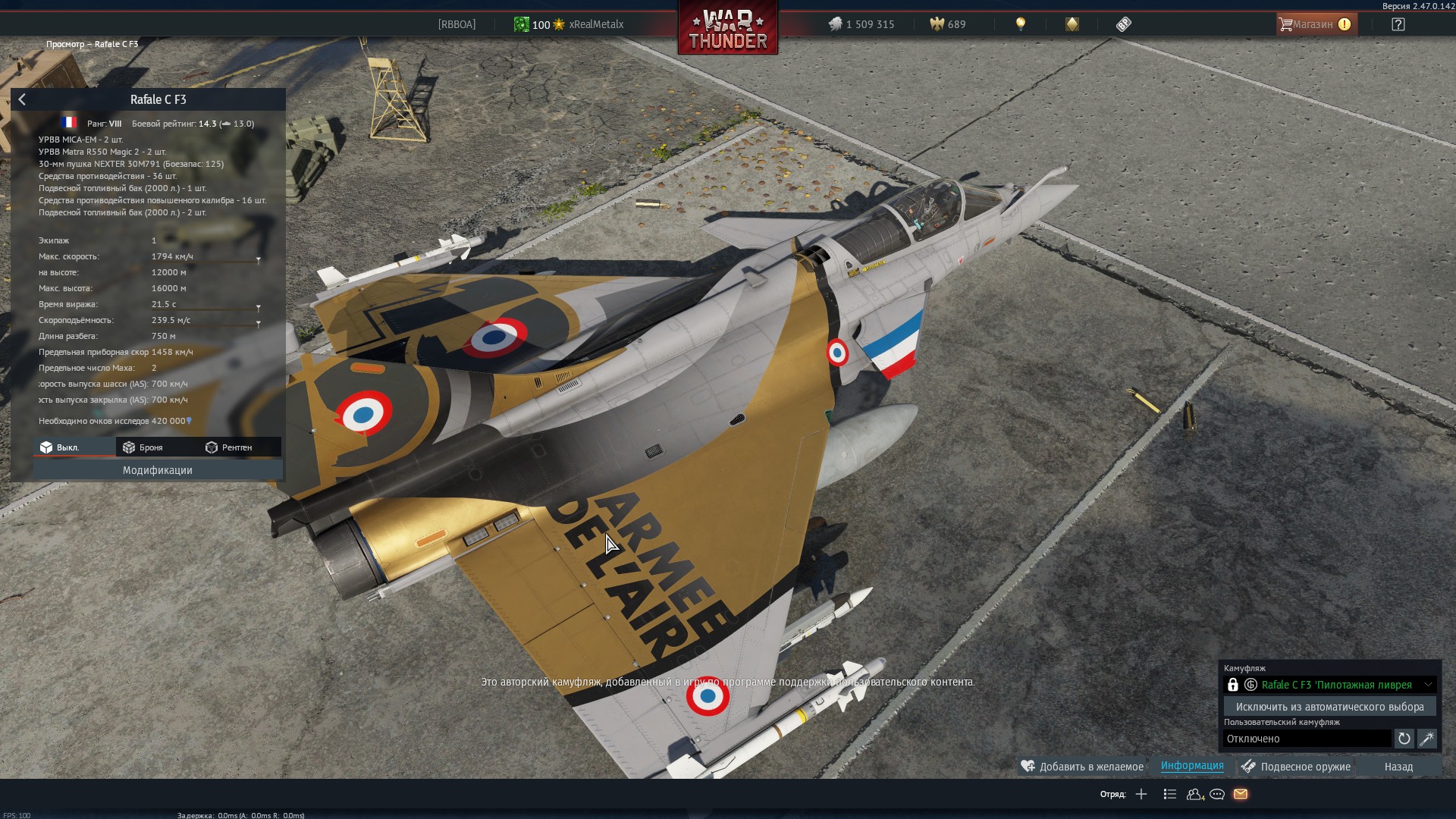Click the magic wand user skin button
This screenshot has height=819, width=1456.
point(1426,739)
